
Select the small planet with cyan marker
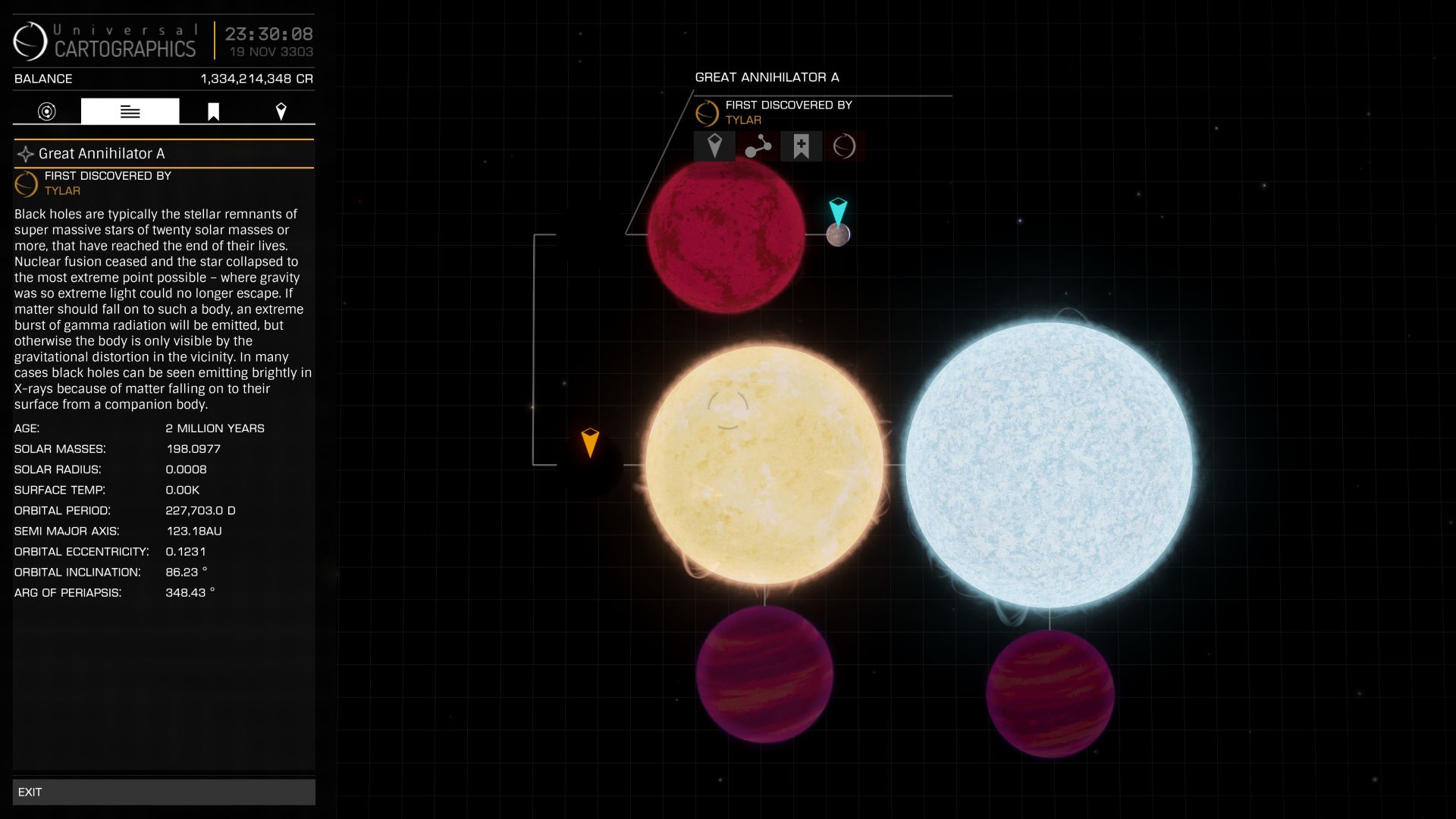click(x=838, y=235)
